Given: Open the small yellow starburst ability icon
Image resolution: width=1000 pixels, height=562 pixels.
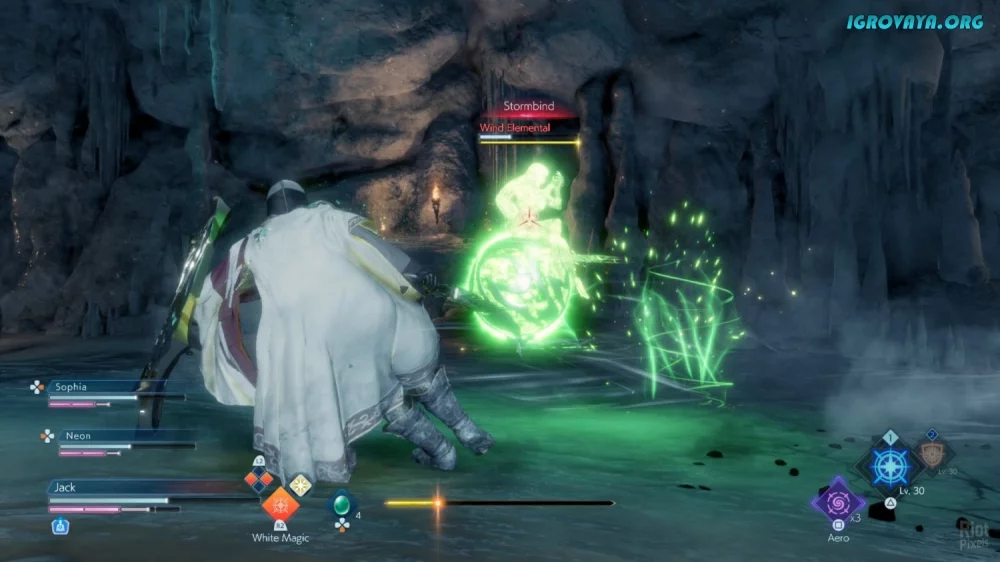Looking at the screenshot, I should coord(300,484).
